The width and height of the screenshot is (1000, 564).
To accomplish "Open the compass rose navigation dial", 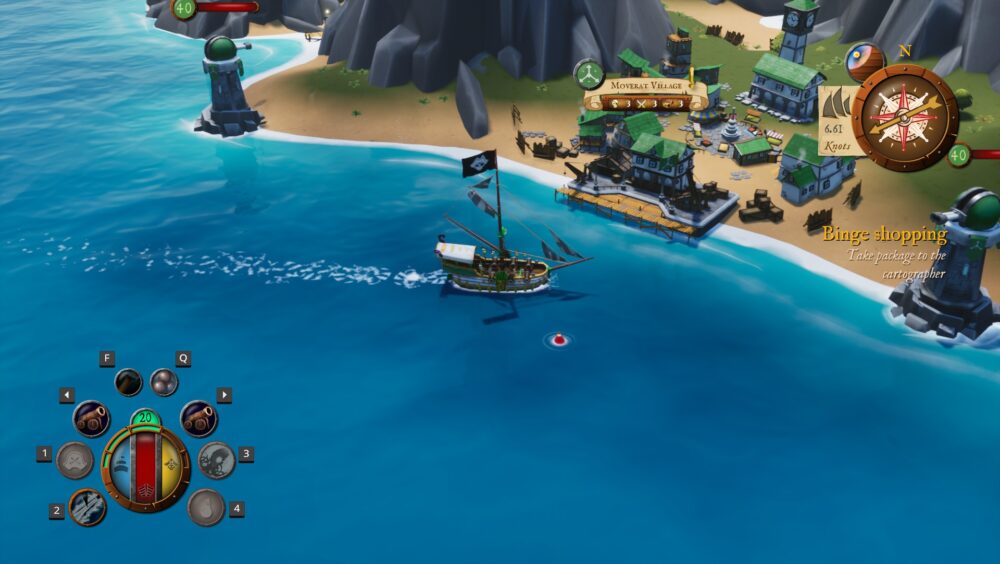I will tap(905, 117).
